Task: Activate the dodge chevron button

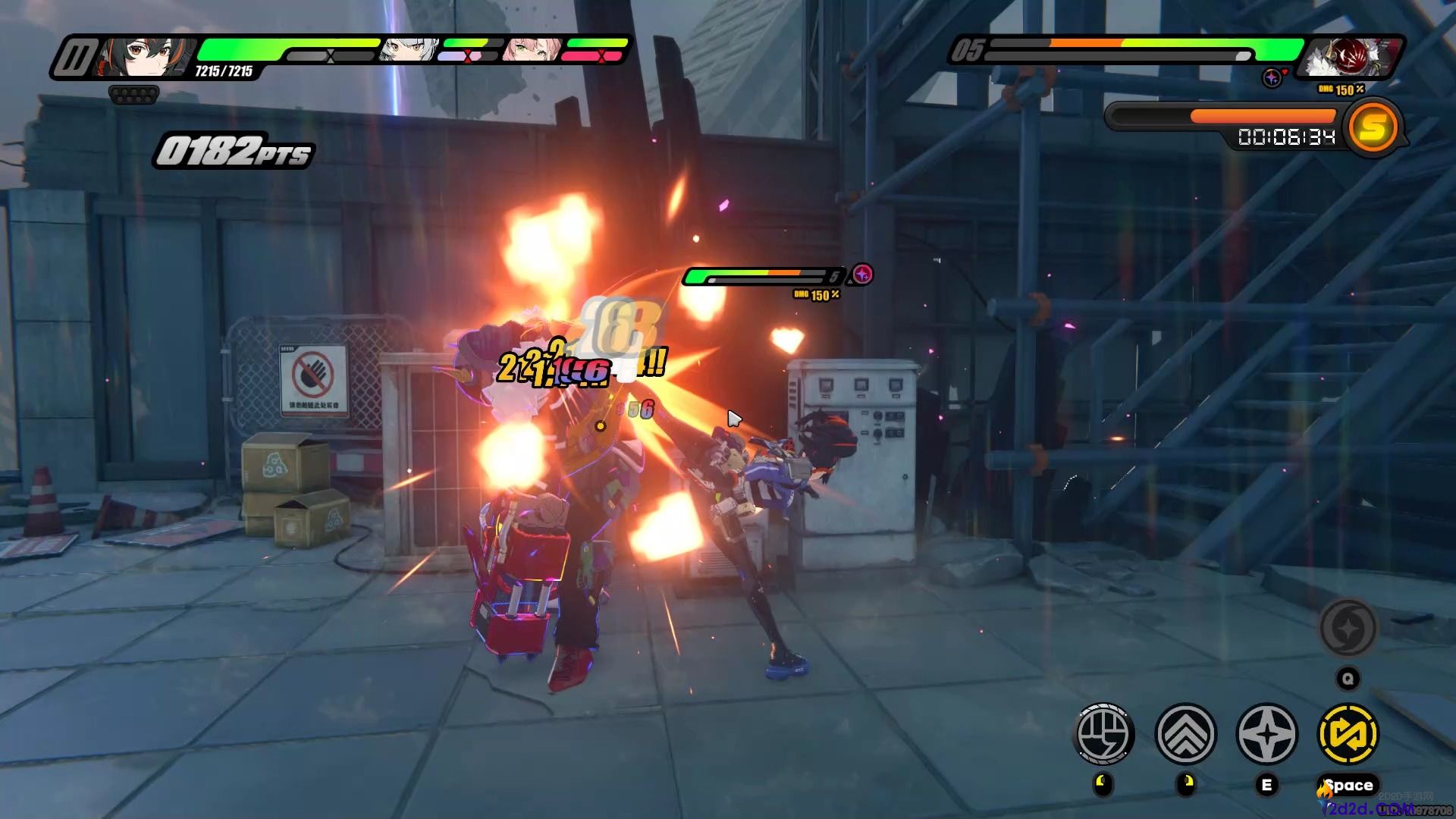Action: coord(1185,734)
